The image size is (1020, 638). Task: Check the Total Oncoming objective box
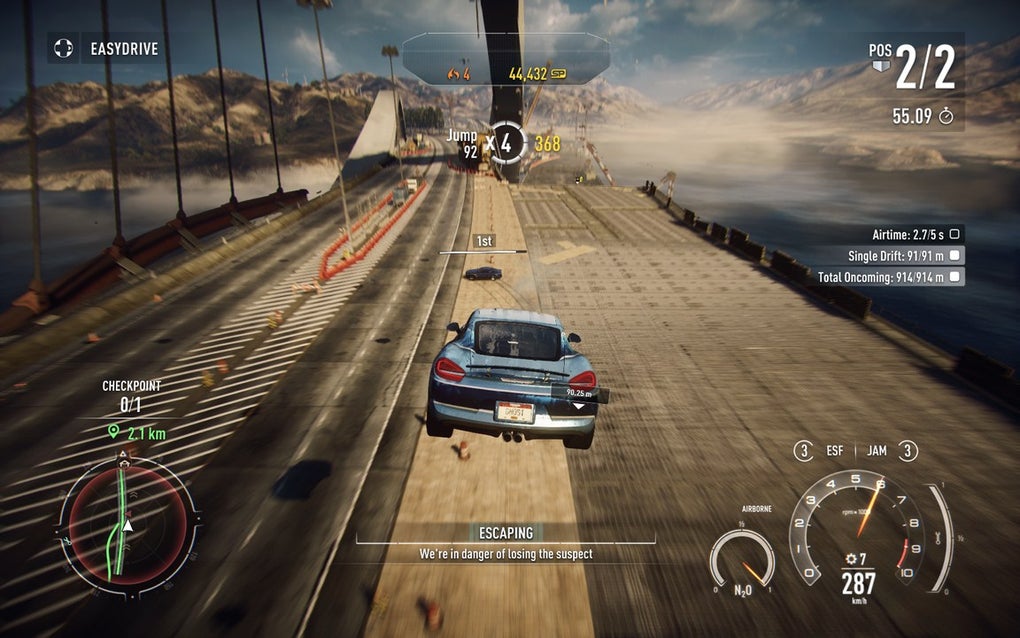click(955, 277)
